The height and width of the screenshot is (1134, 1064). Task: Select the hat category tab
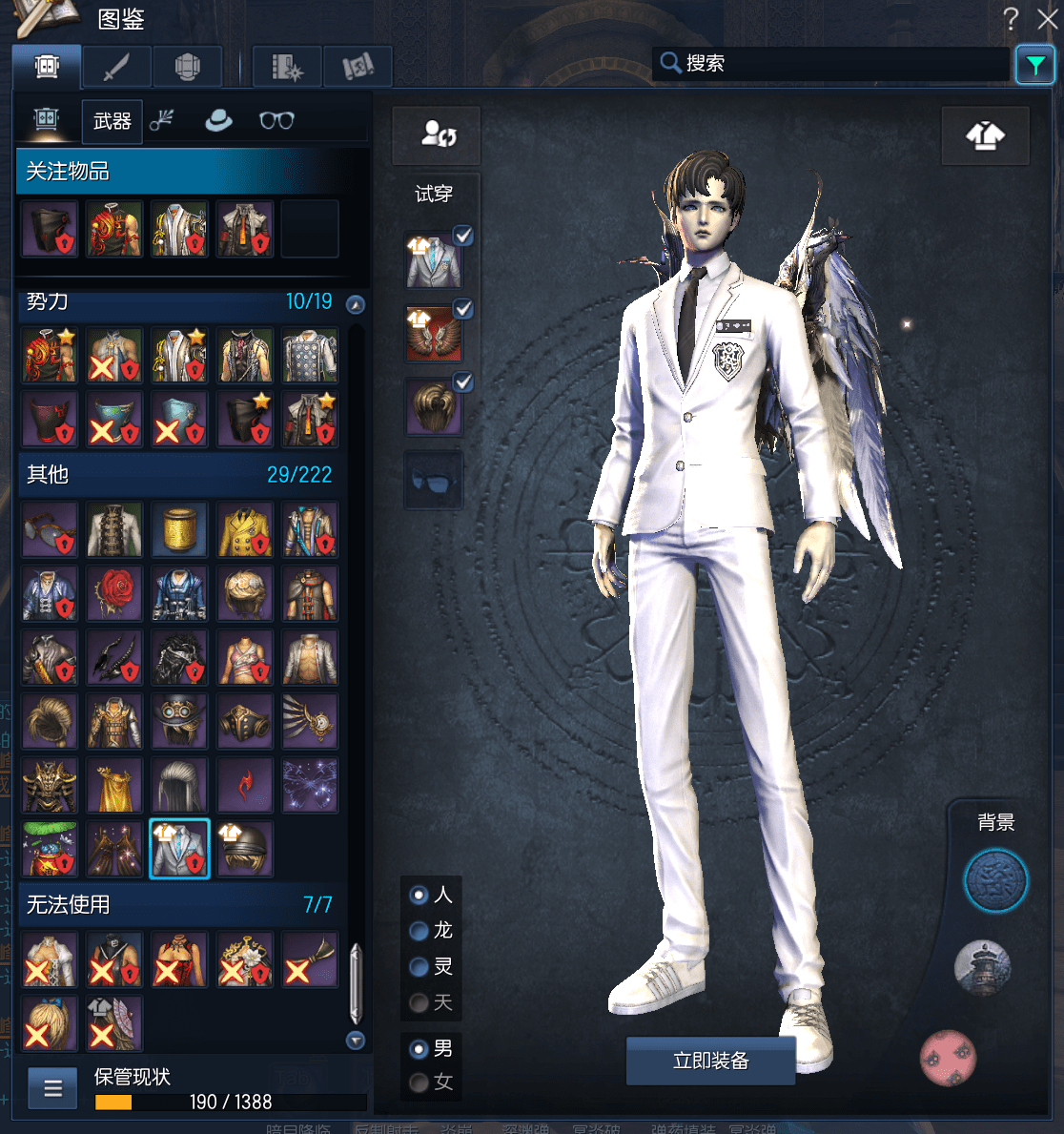tap(218, 120)
